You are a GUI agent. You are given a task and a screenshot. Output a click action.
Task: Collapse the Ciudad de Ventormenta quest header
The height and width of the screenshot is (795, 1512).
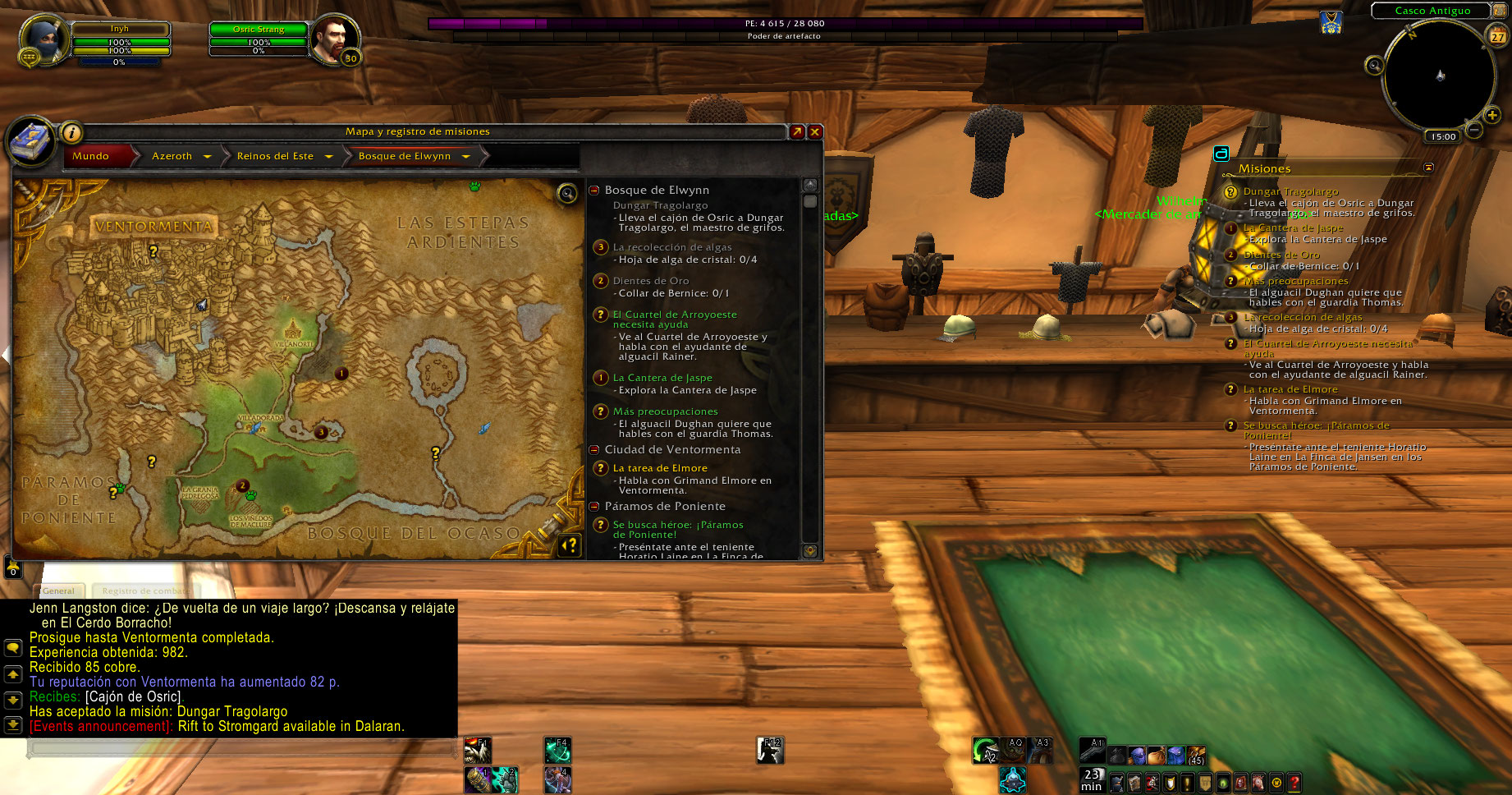coord(594,450)
